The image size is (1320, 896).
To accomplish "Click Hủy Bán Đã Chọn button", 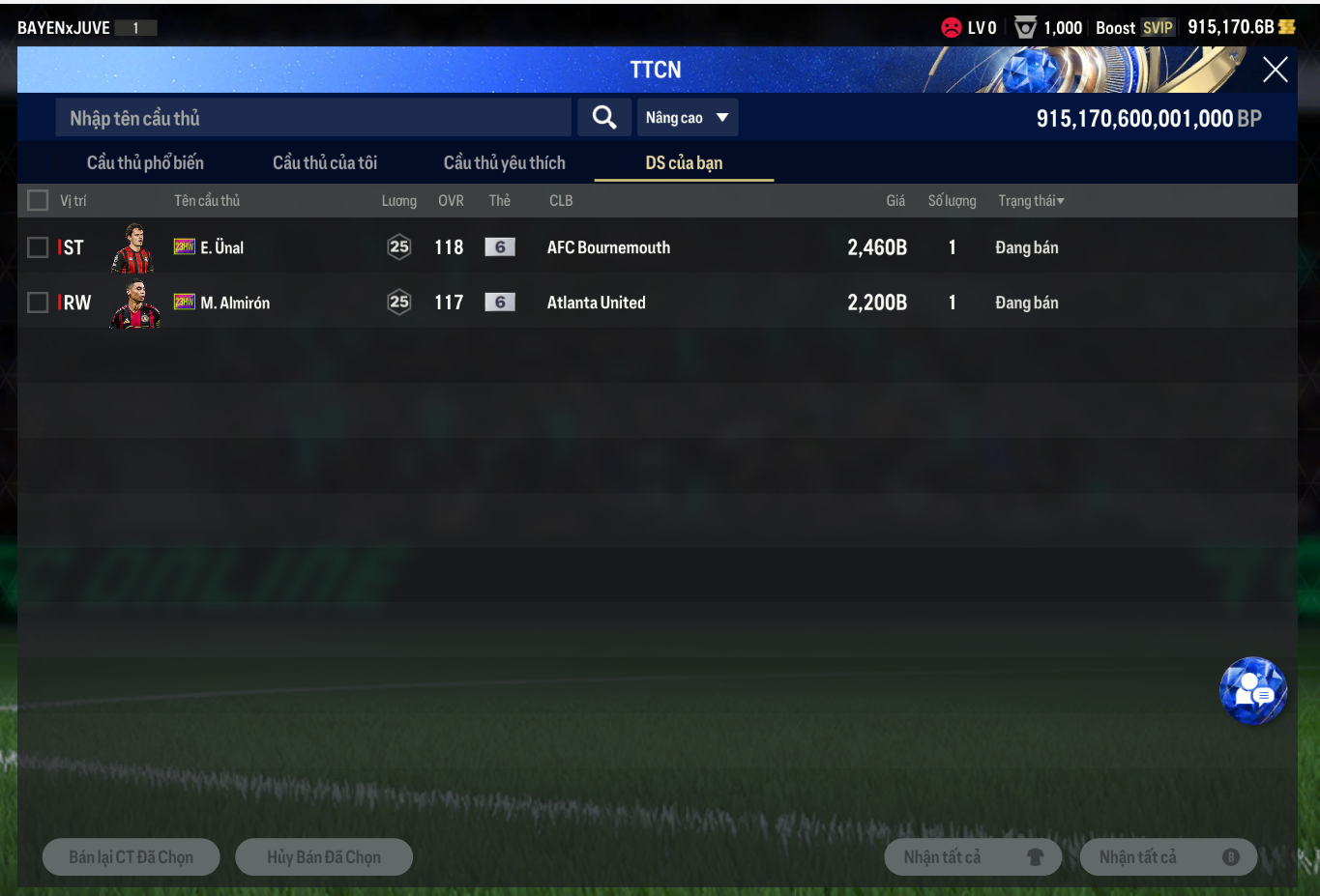I will (324, 857).
